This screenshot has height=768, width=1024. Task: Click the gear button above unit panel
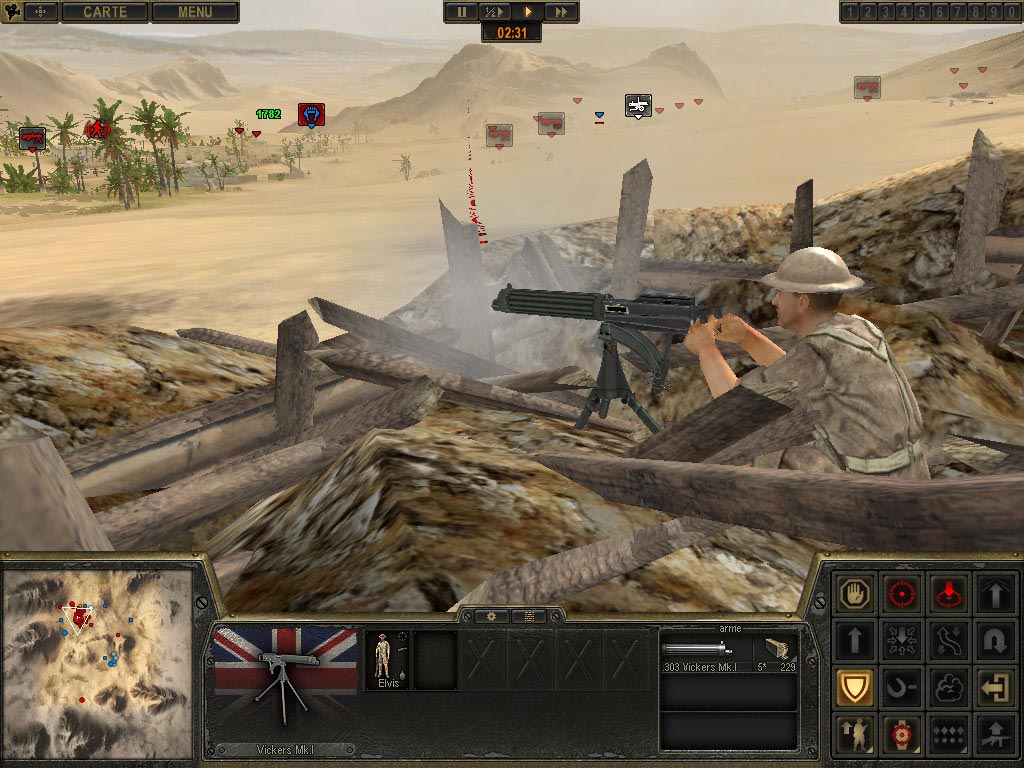tap(492, 616)
